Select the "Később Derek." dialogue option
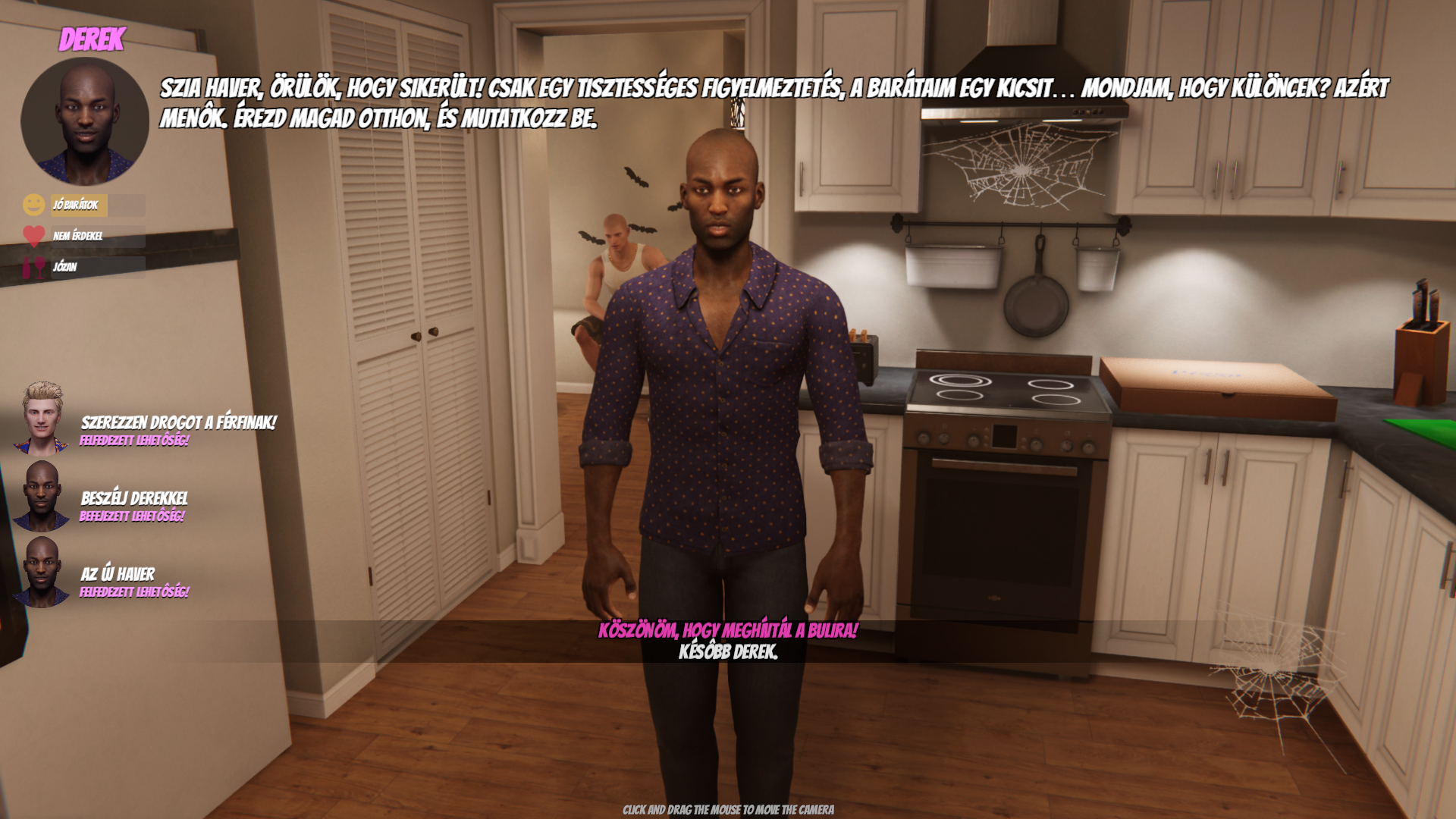Image resolution: width=1456 pixels, height=819 pixels. click(x=728, y=652)
